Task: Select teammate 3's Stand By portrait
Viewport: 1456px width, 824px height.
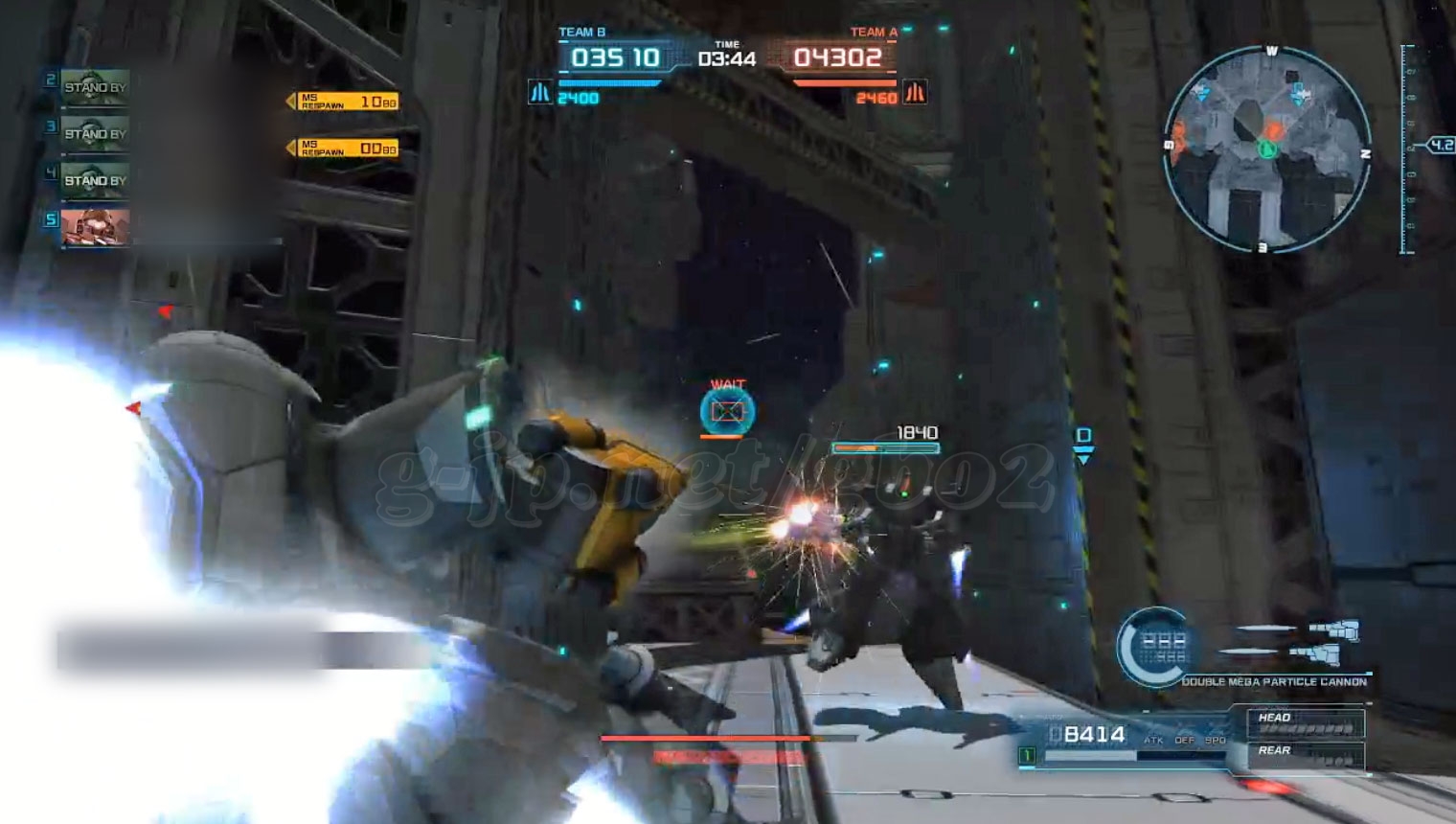Action: [94, 133]
